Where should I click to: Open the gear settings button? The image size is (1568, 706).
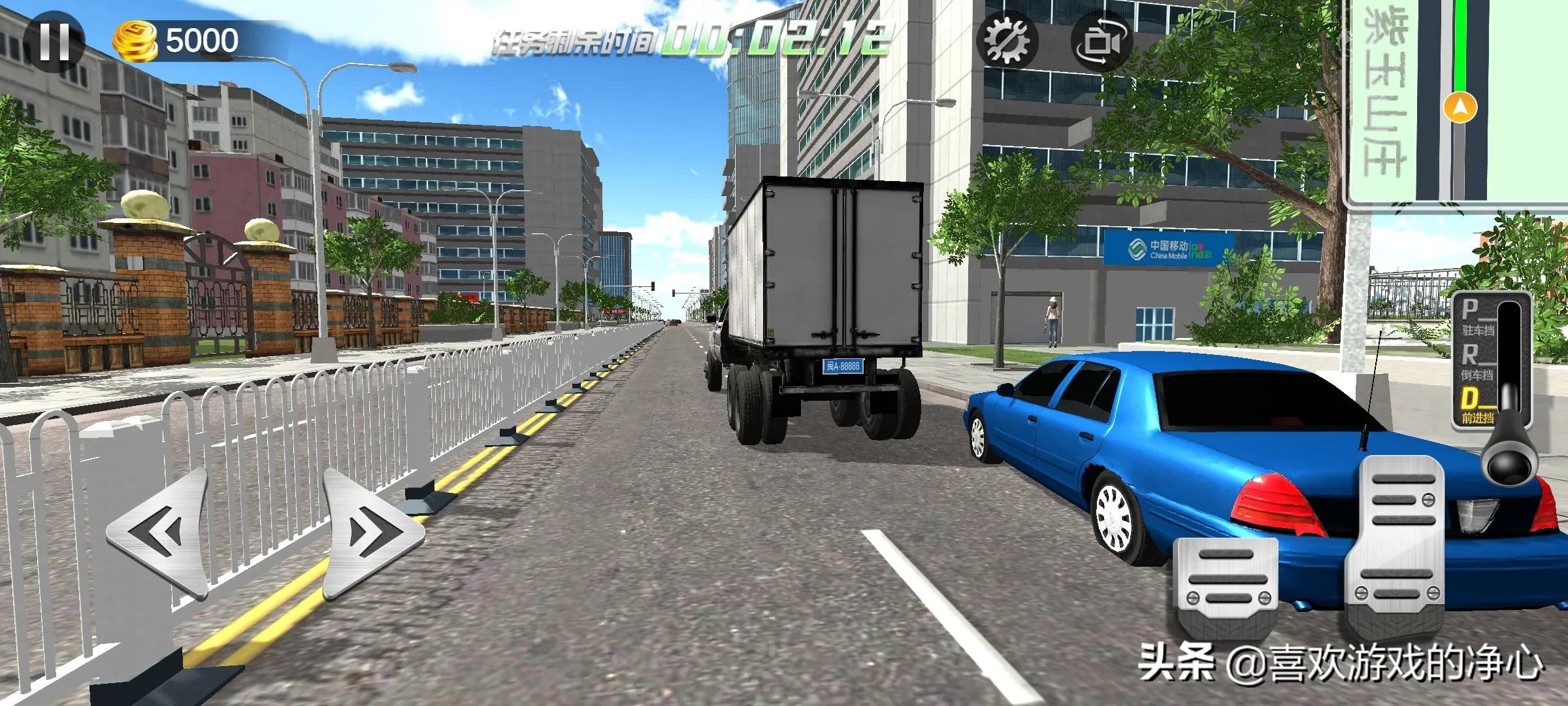coord(1007,42)
